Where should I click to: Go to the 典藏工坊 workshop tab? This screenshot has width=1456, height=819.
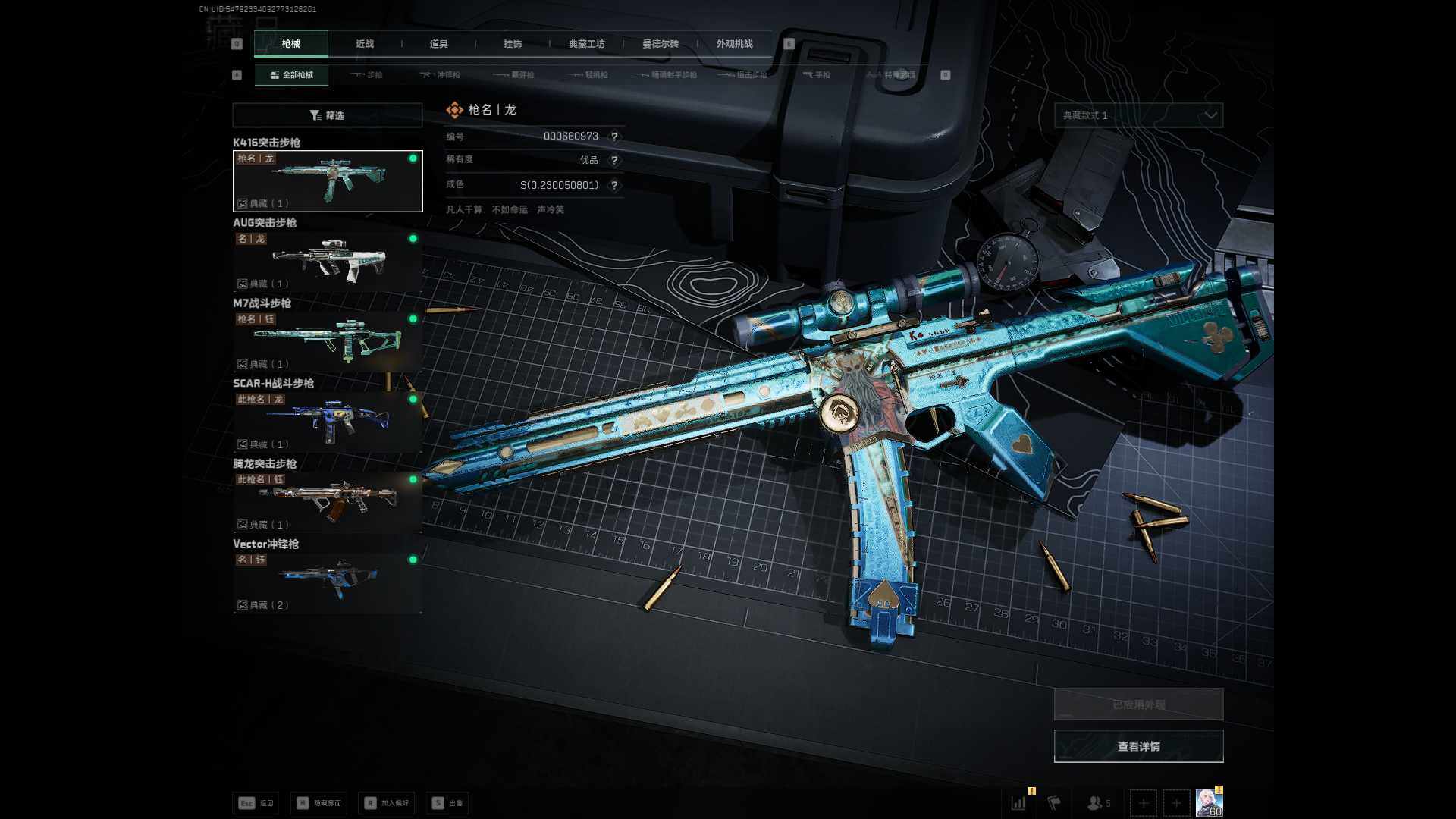pyautogui.click(x=586, y=44)
